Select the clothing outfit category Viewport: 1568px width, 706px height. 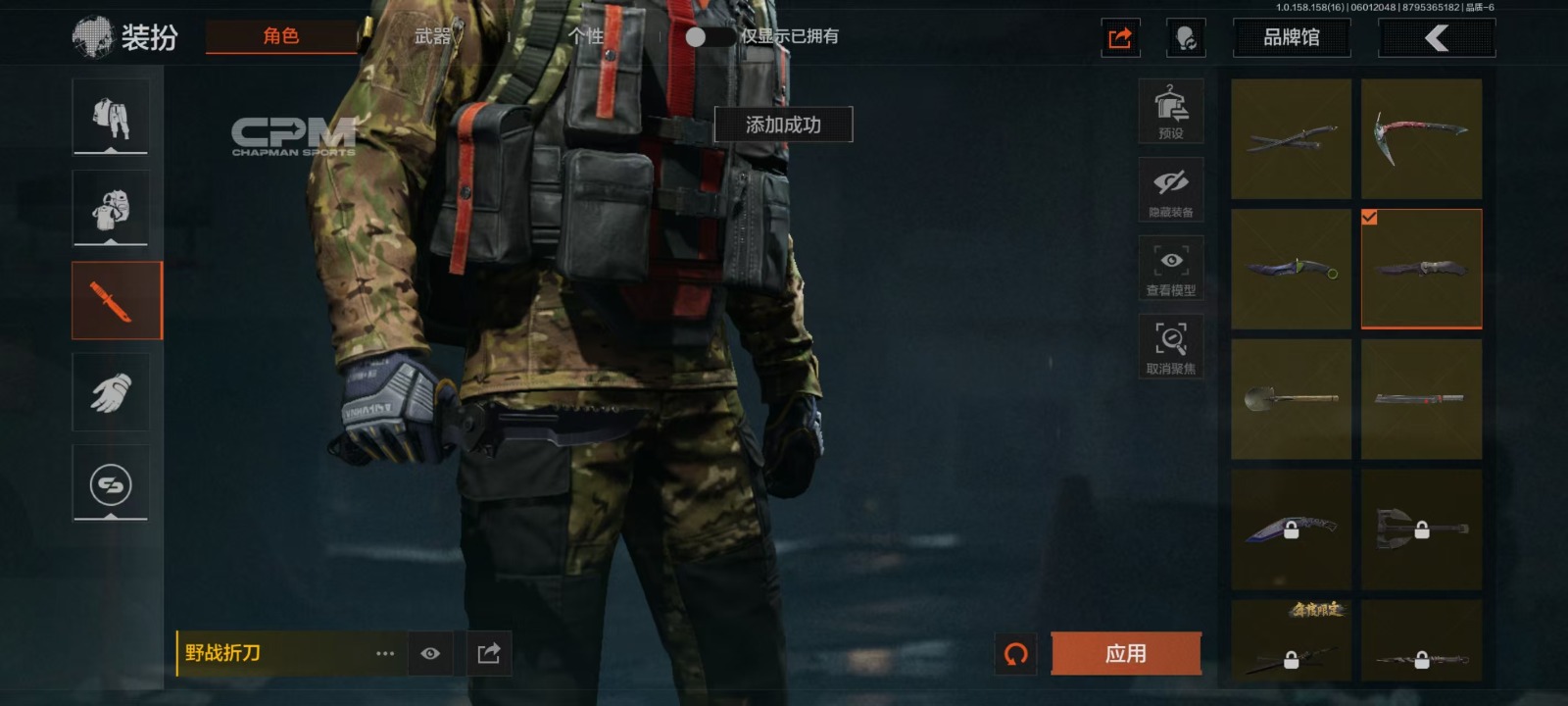pyautogui.click(x=111, y=117)
